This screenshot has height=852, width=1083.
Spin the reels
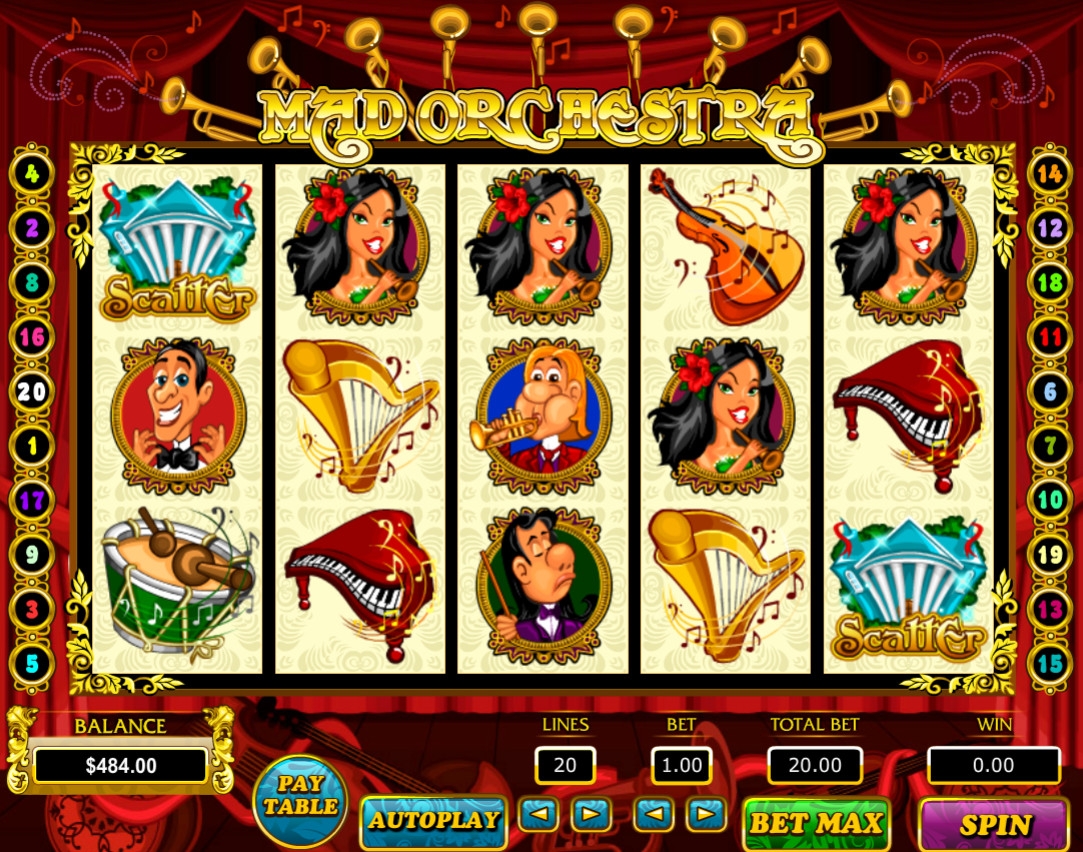994,824
